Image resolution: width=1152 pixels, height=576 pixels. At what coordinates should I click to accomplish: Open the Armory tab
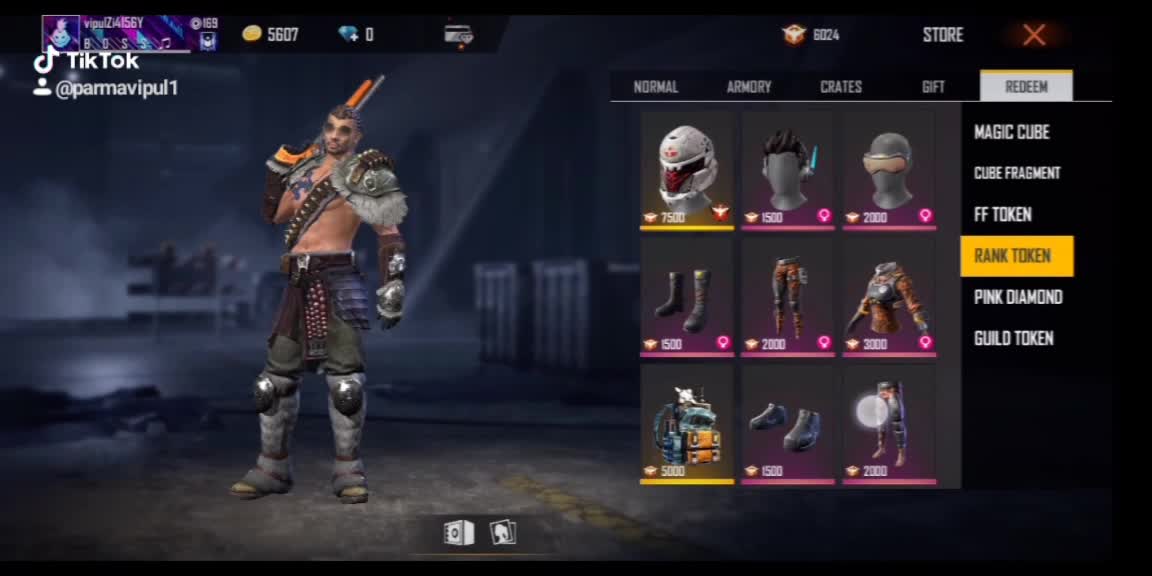749,87
